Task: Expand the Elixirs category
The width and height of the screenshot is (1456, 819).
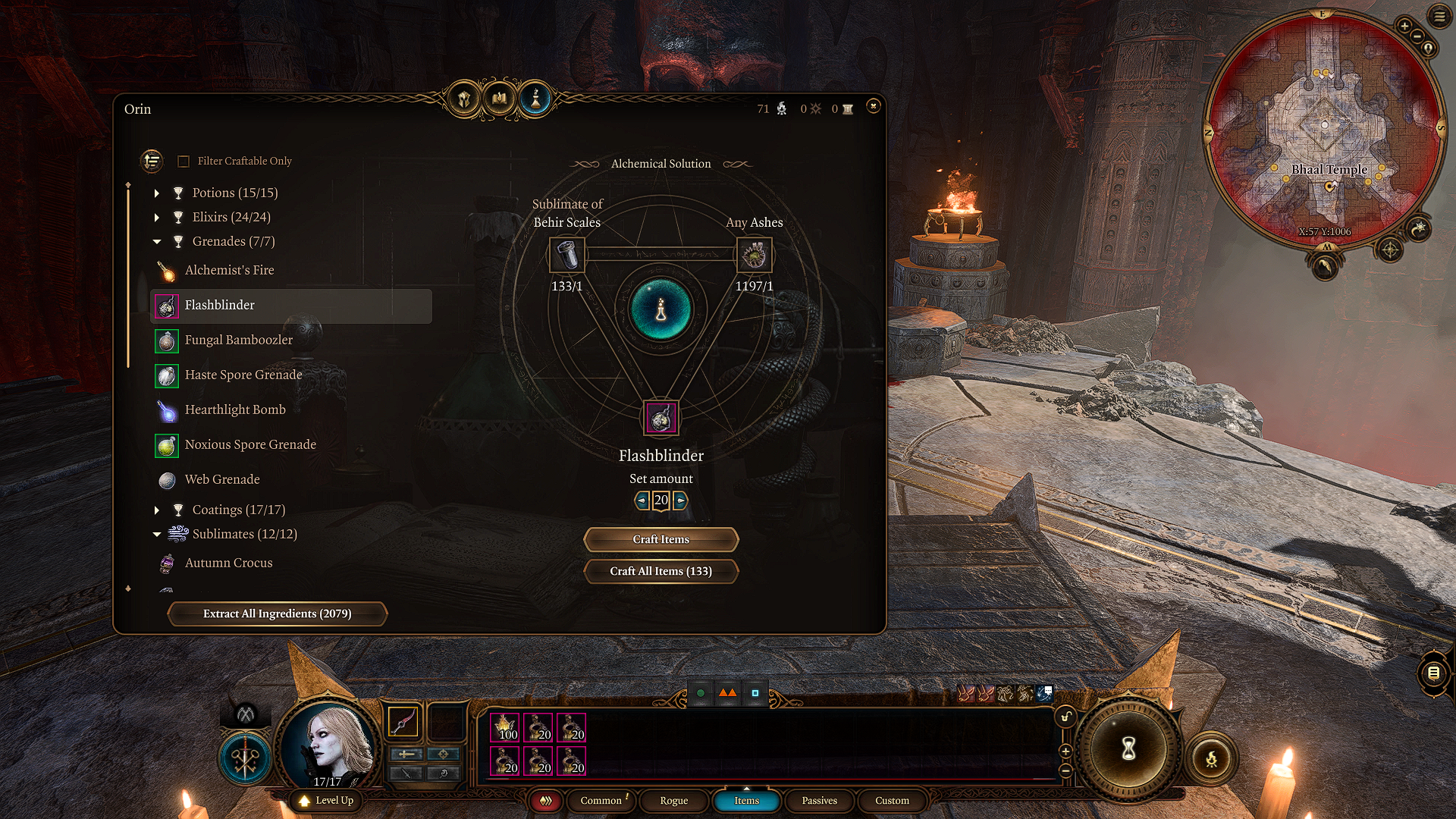Action: point(157,218)
